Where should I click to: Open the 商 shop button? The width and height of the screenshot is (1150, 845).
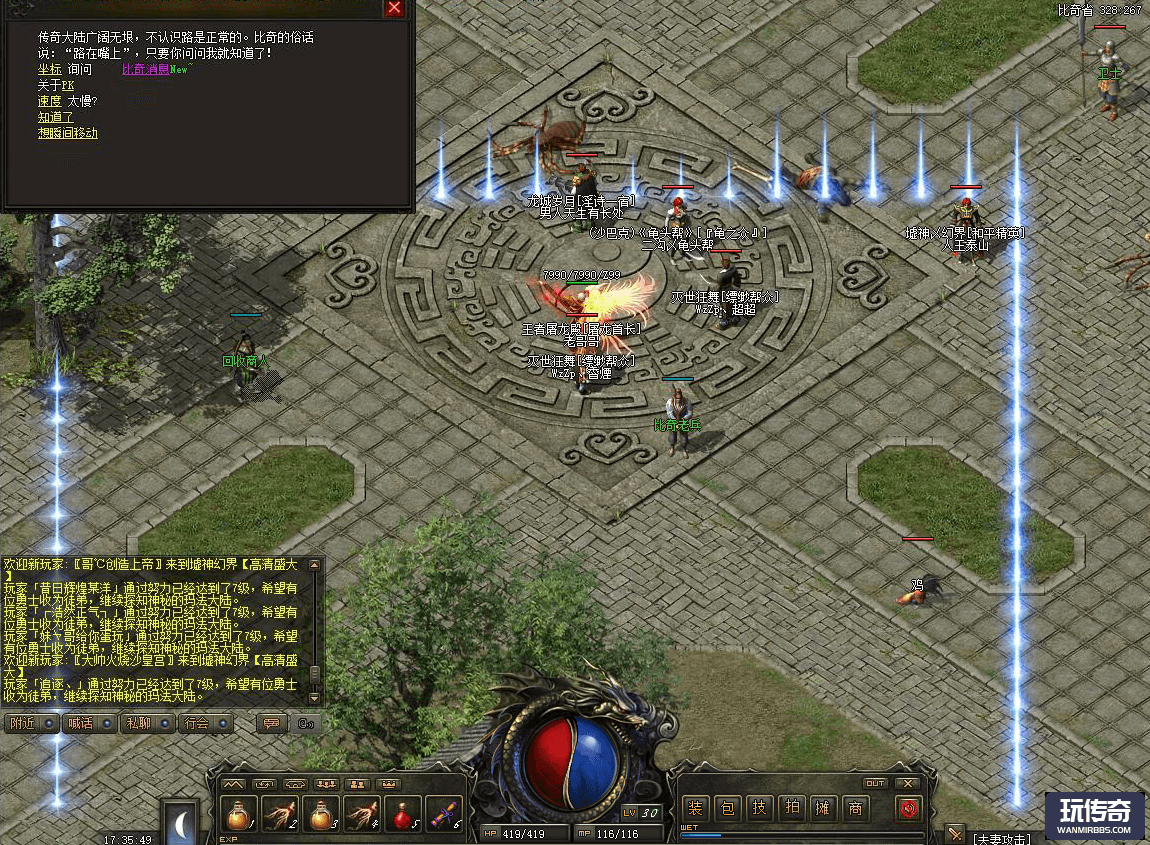coord(855,808)
